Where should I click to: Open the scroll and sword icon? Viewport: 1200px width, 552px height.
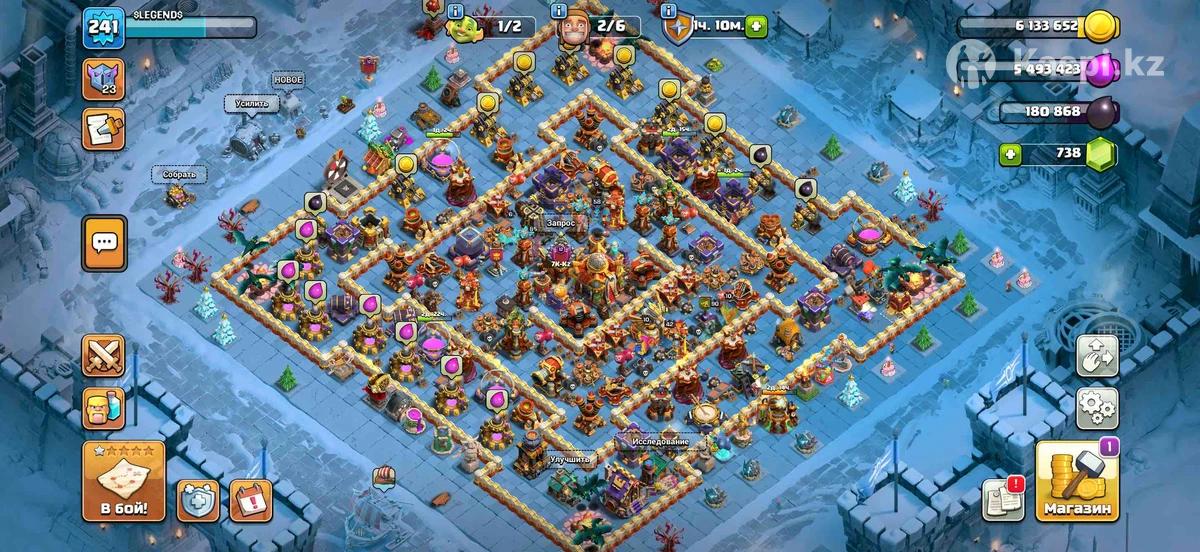pyautogui.click(x=103, y=128)
